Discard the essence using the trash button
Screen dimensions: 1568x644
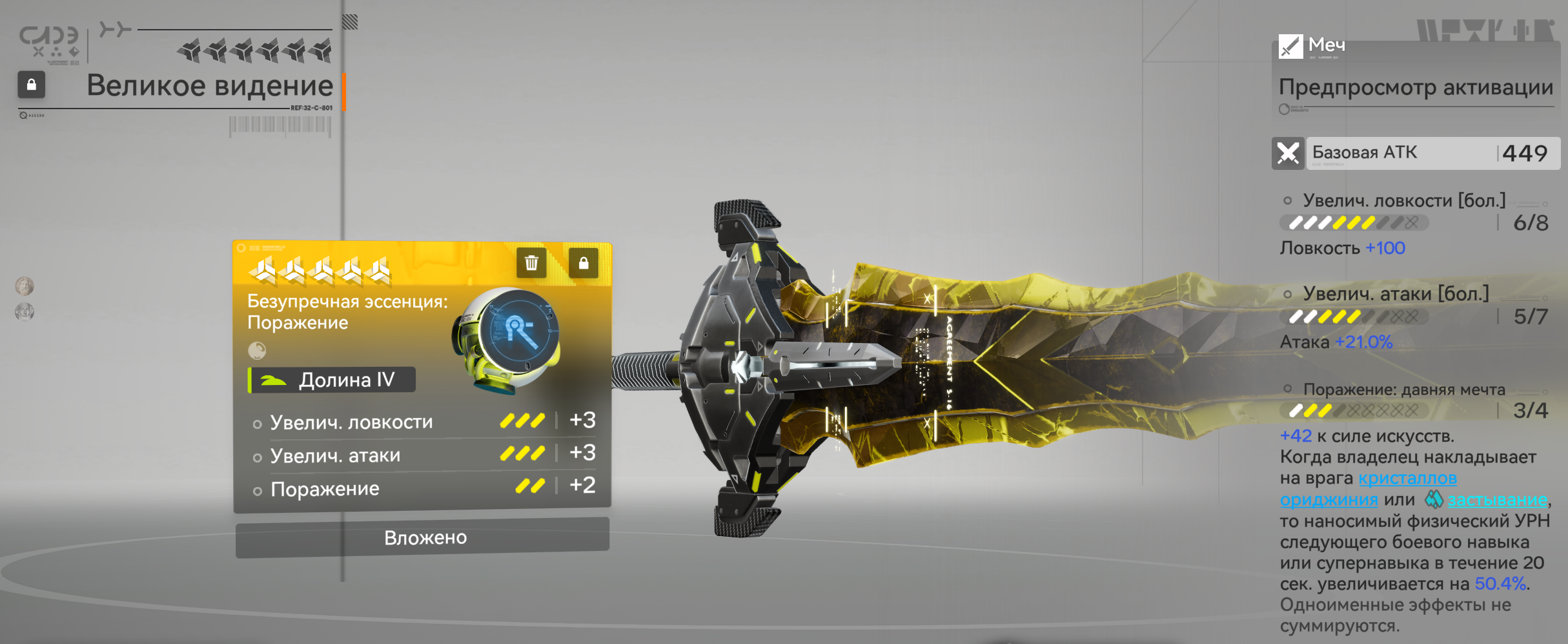click(x=531, y=263)
